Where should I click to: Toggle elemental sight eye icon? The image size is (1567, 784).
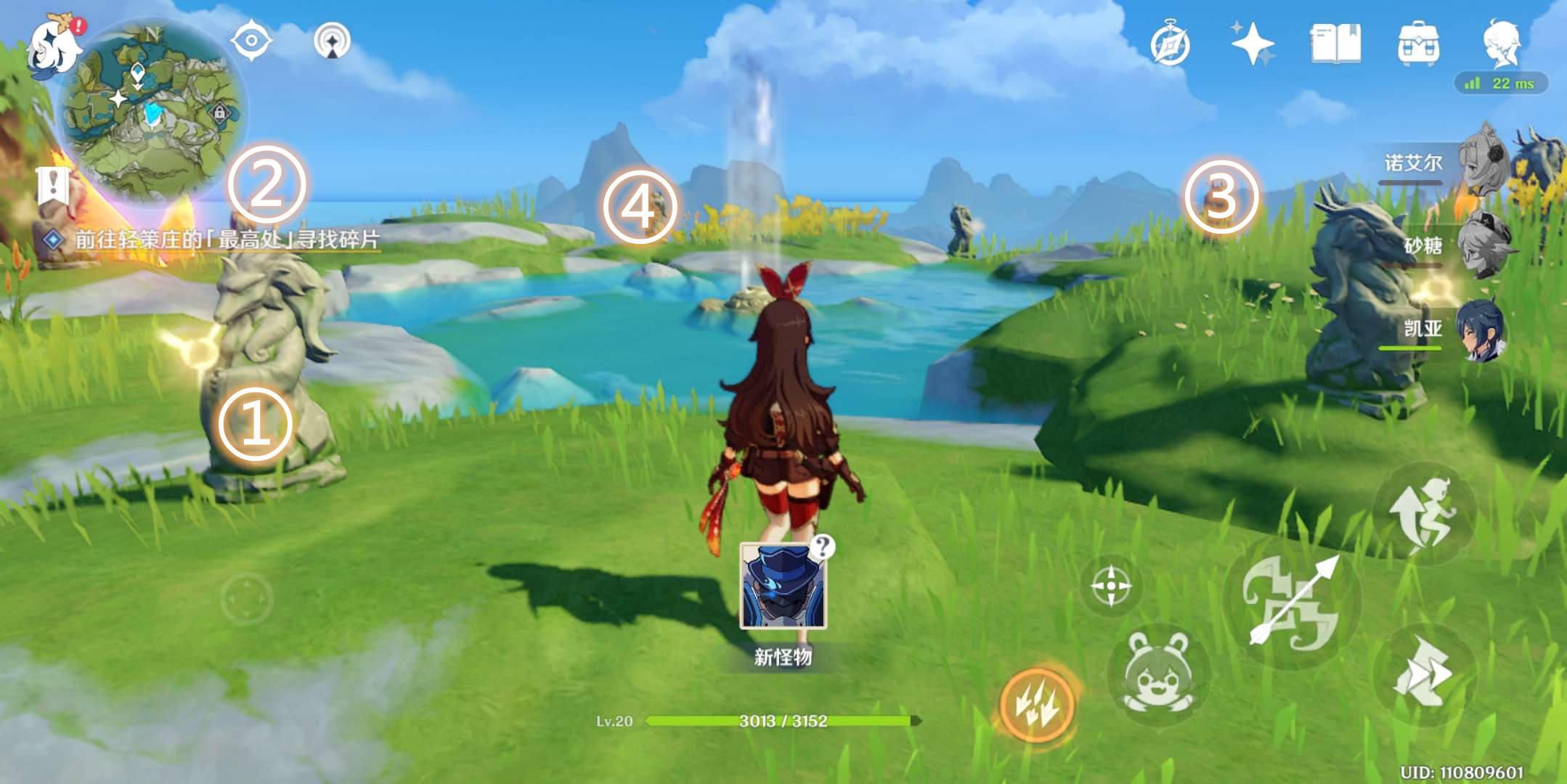pyautogui.click(x=251, y=41)
